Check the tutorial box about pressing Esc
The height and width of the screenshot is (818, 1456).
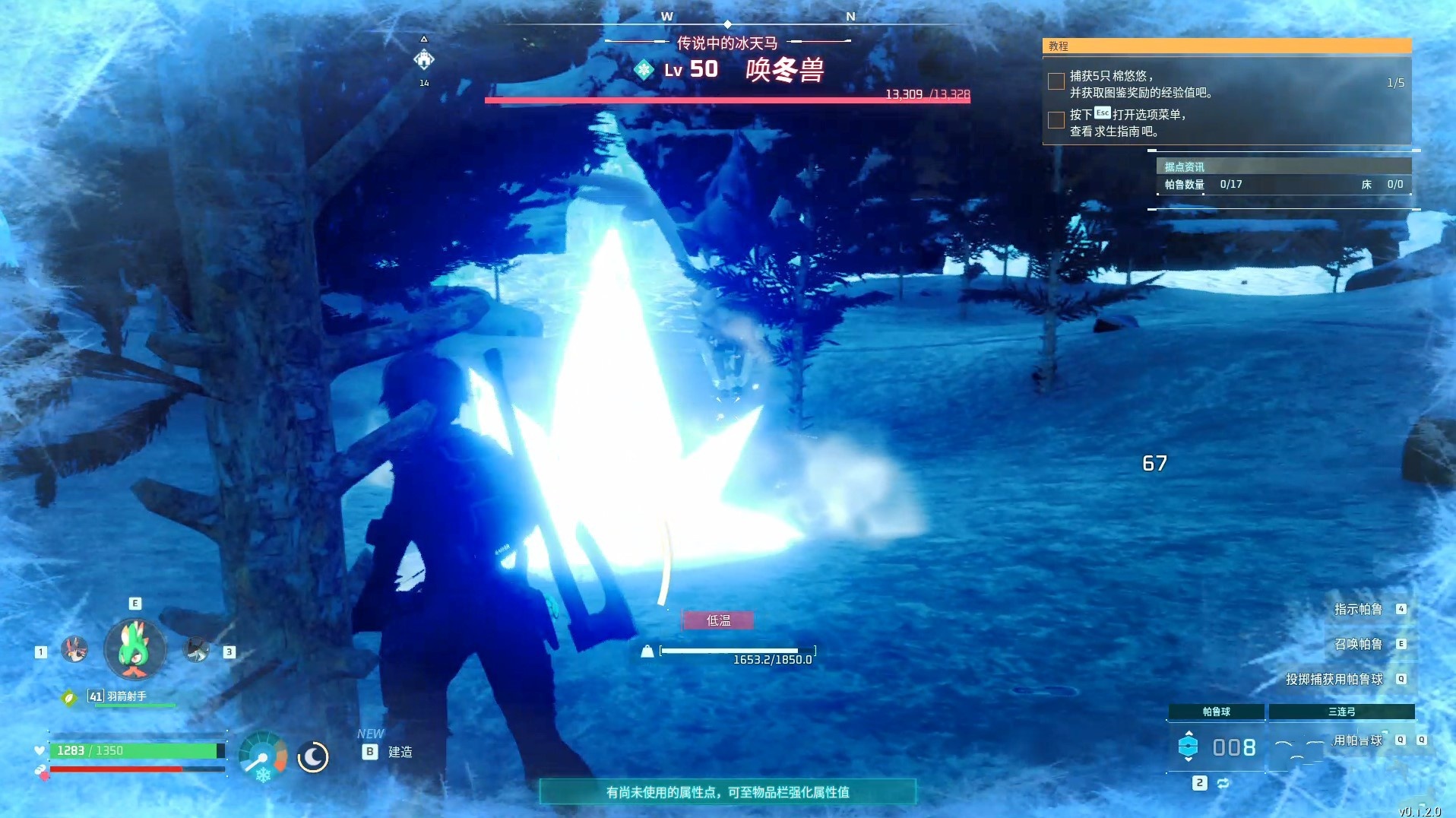click(1055, 120)
